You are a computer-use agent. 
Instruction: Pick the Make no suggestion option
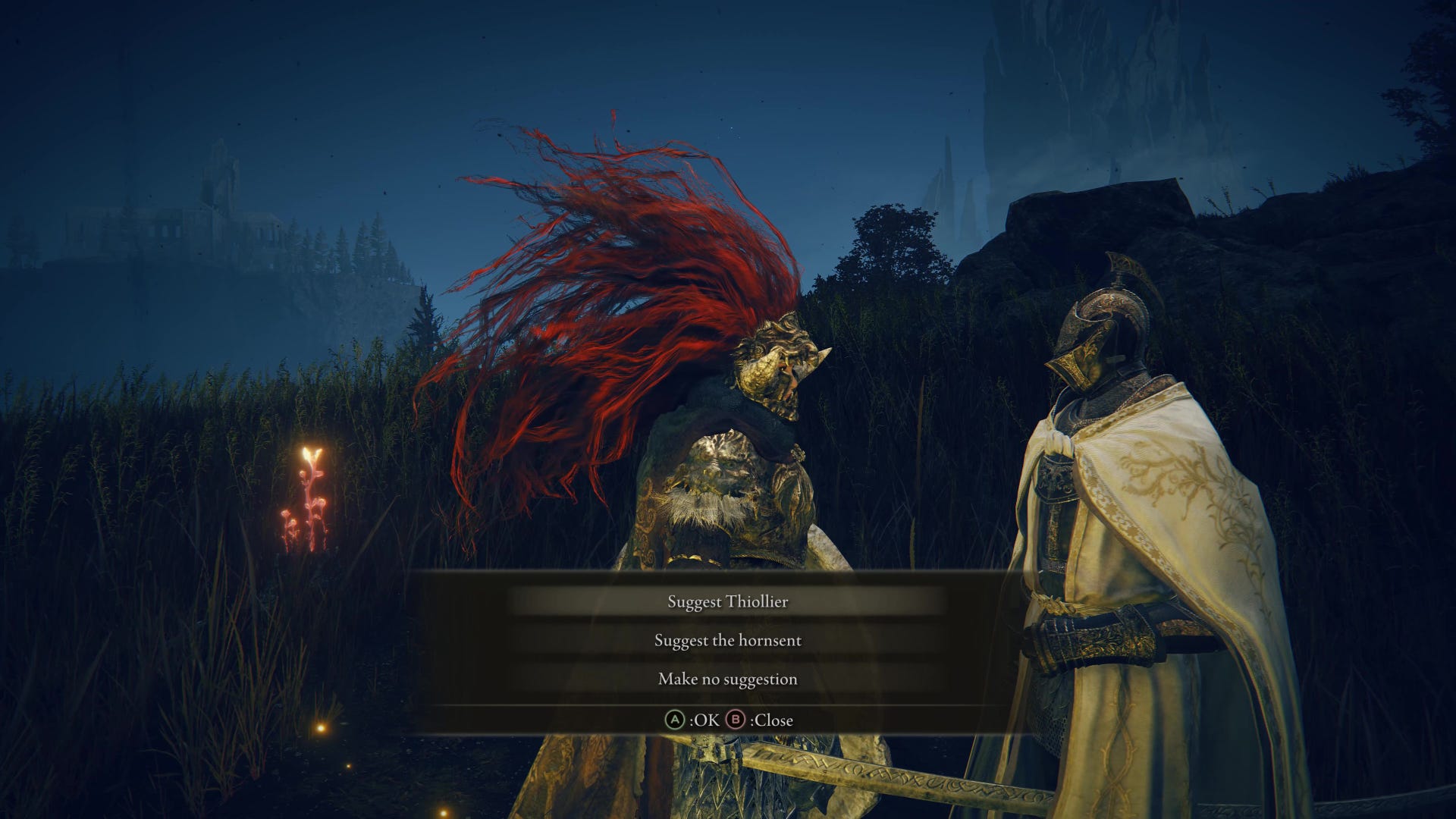pos(727,679)
